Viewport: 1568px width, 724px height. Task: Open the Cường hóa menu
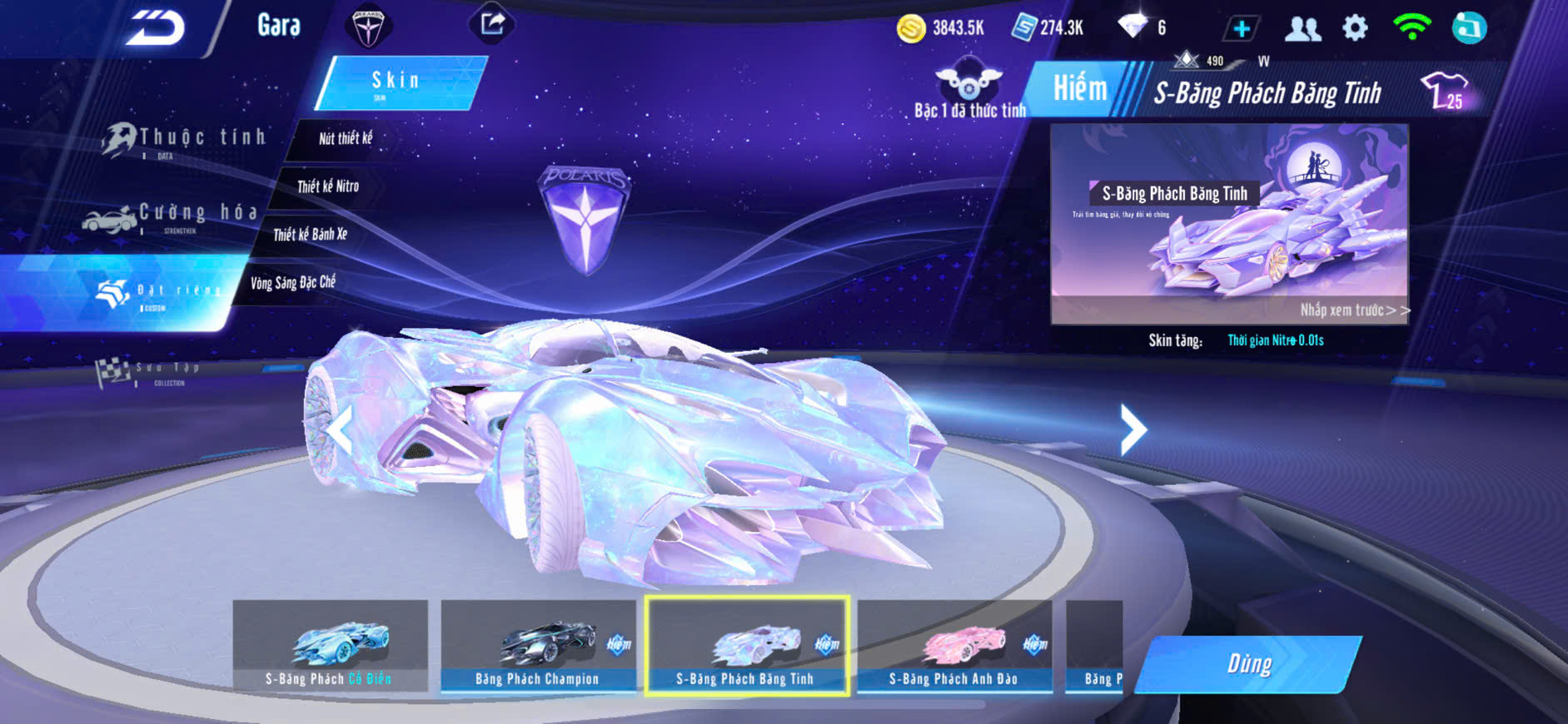[173, 216]
